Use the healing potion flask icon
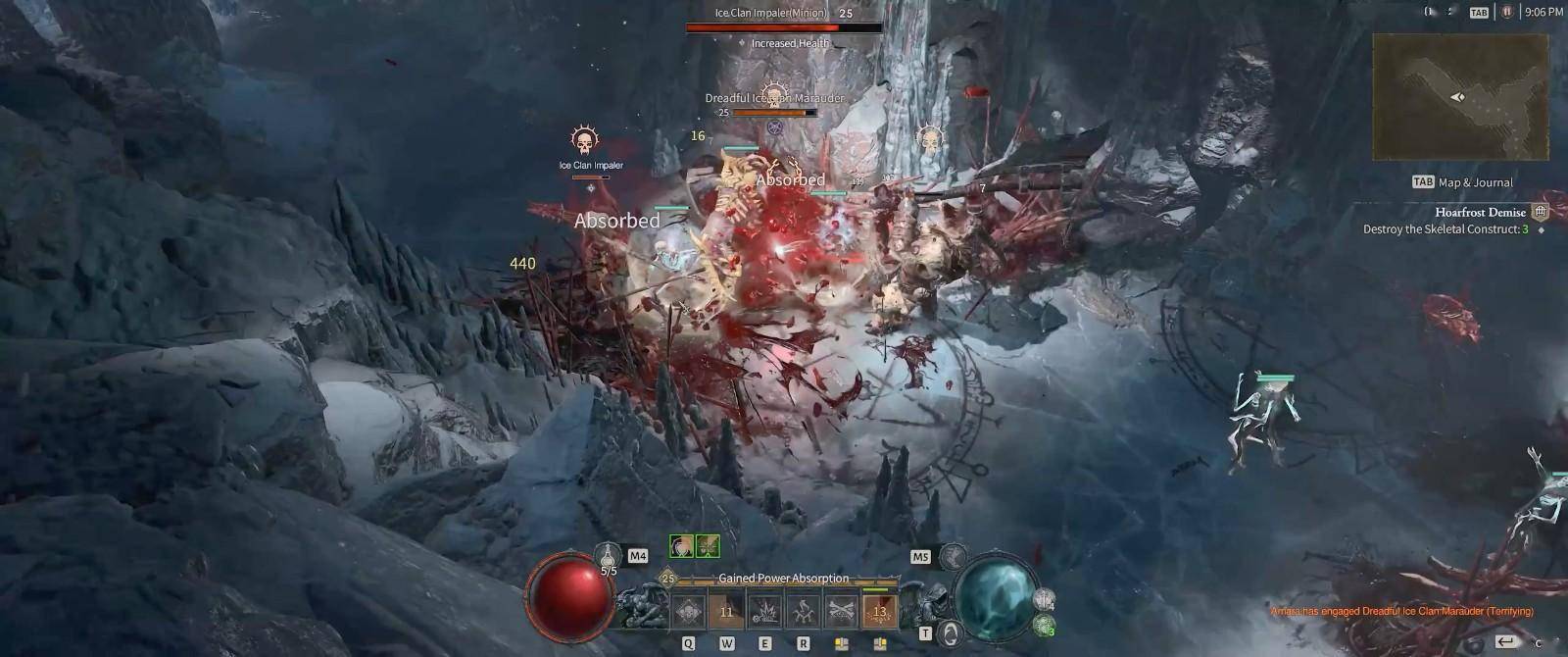The height and width of the screenshot is (657, 1568). click(x=609, y=555)
